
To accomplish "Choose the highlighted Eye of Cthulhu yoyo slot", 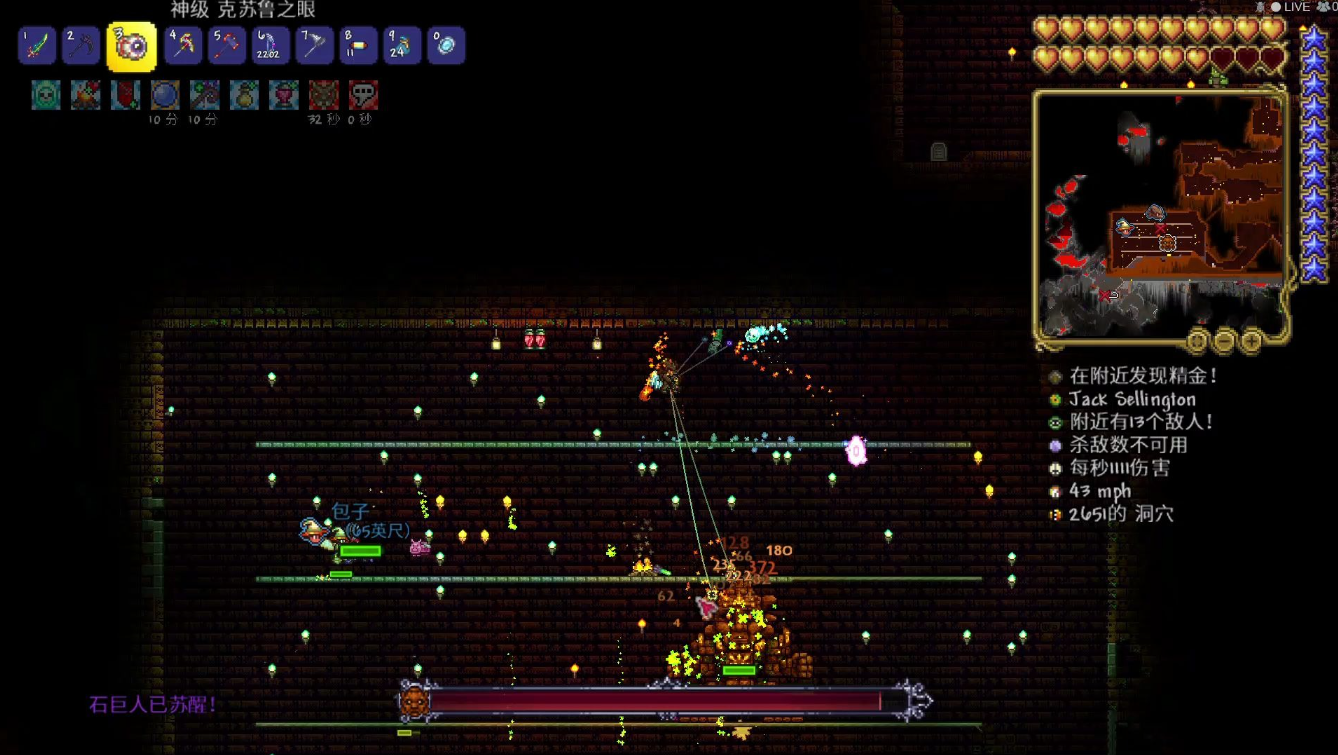I will point(132,46).
